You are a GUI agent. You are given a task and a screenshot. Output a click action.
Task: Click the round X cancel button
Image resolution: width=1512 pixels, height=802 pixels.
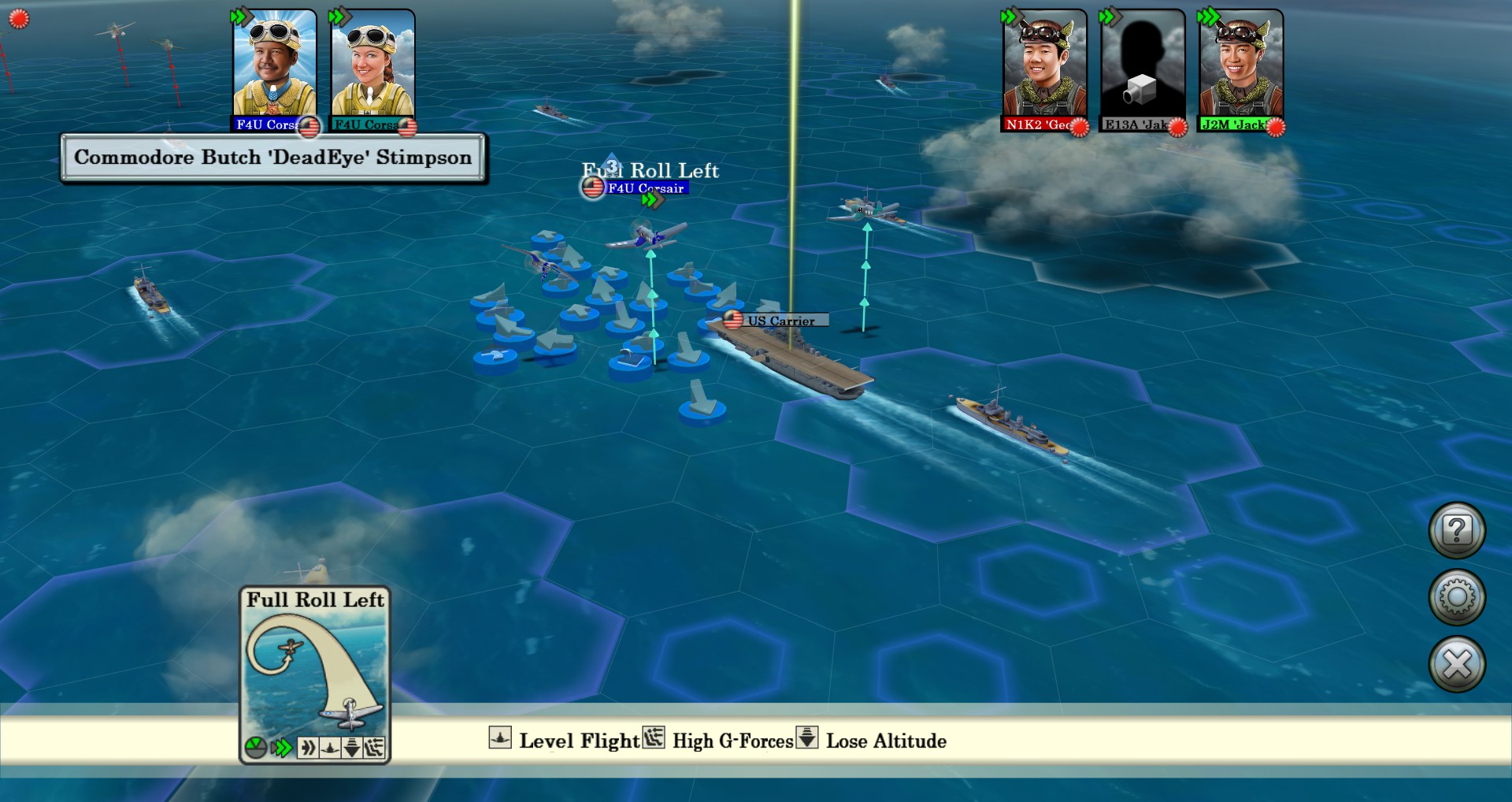pos(1457,664)
